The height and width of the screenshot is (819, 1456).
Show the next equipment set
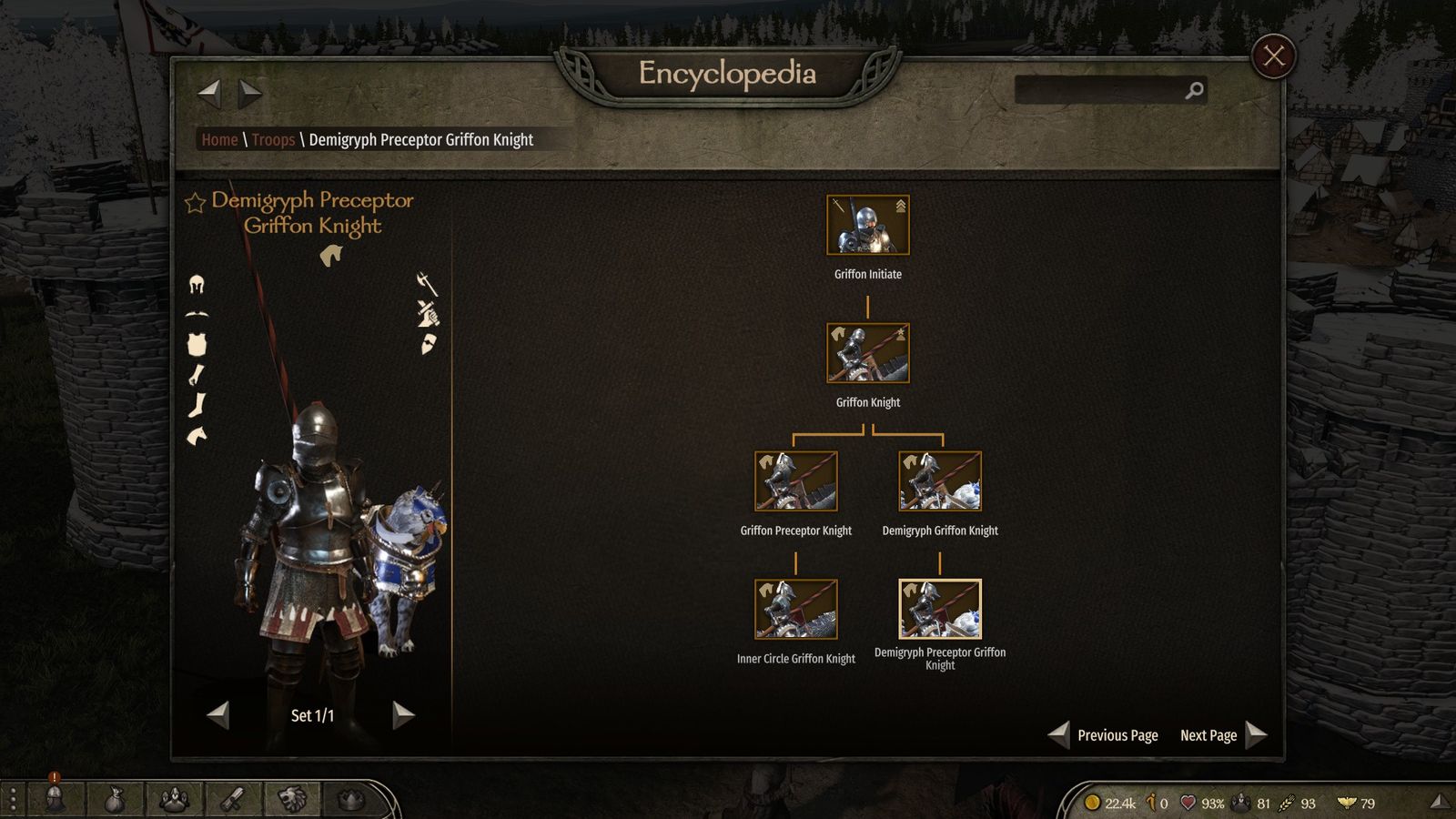coord(403,715)
